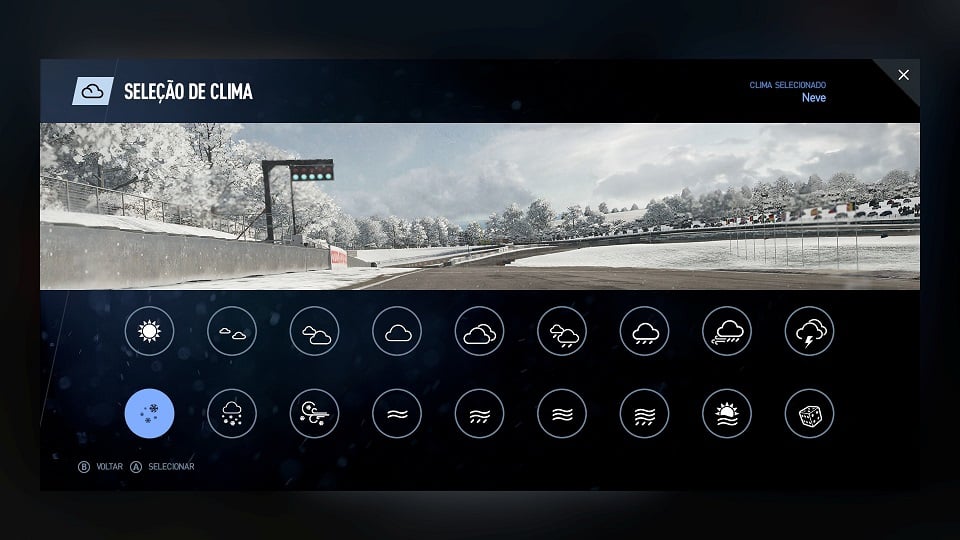Select the blizzard snow and wind icon
Viewport: 960px width, 540px height.
tap(314, 413)
